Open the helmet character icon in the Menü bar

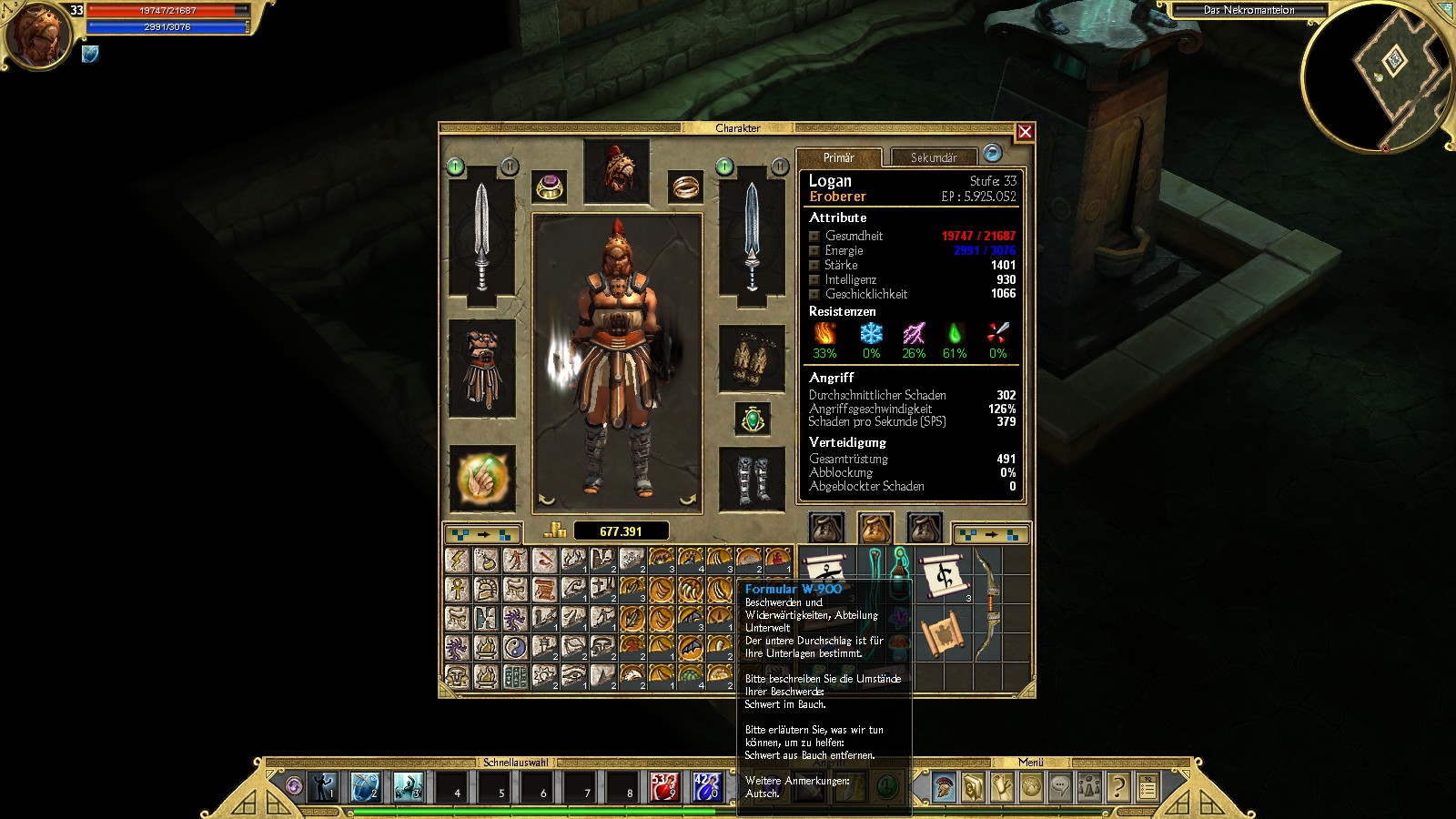tap(945, 787)
